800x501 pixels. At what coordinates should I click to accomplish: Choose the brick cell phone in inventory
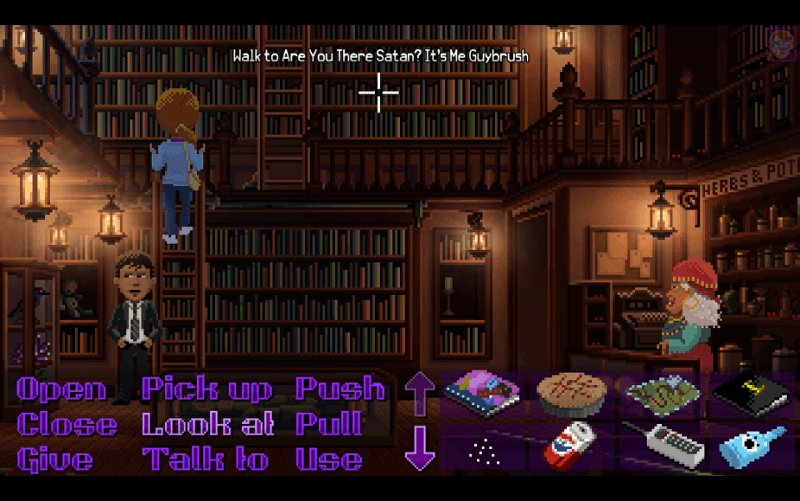(x=661, y=446)
